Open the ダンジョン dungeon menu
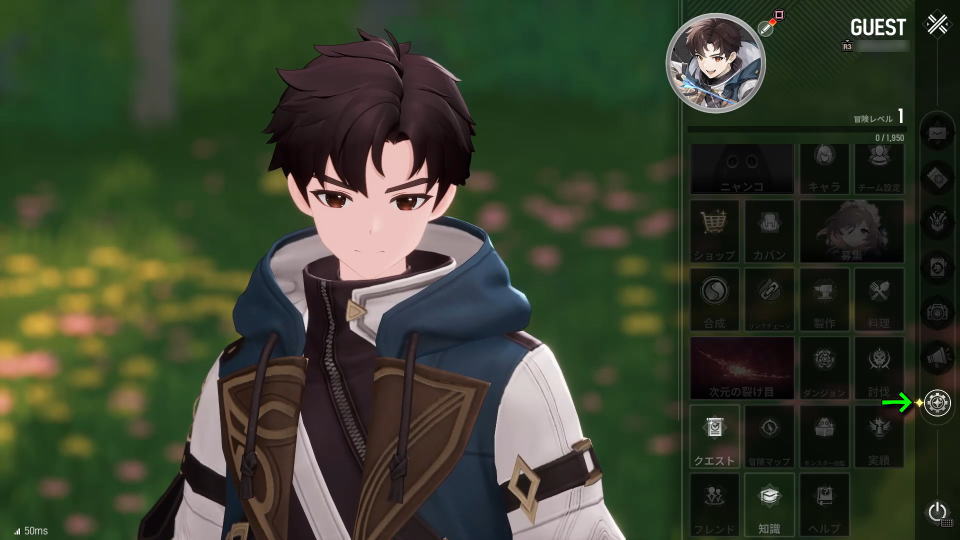This screenshot has width=960, height=540. 824,367
